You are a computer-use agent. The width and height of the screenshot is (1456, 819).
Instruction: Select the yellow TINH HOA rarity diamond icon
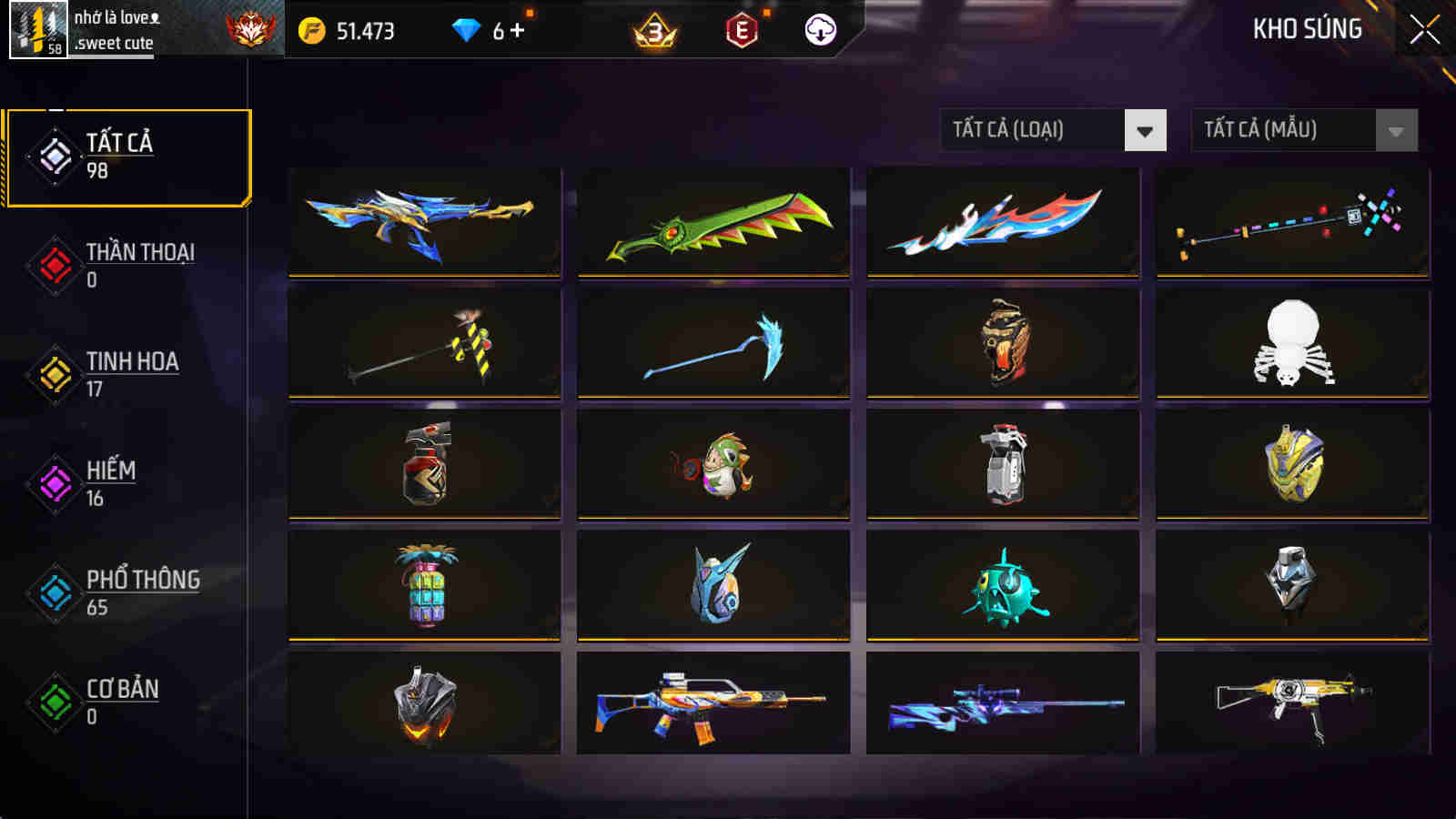click(55, 376)
